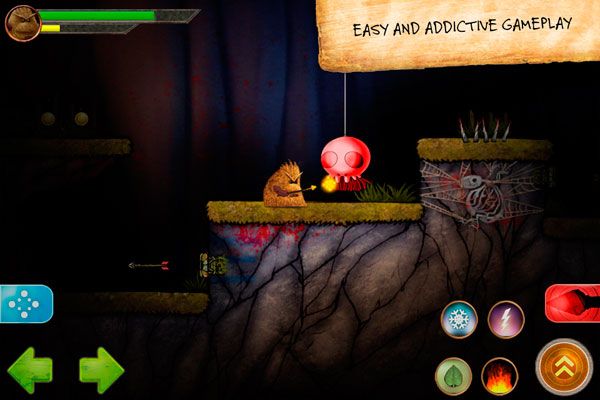Tap the green left arrow button
This screenshot has height=400, width=600.
29,371
